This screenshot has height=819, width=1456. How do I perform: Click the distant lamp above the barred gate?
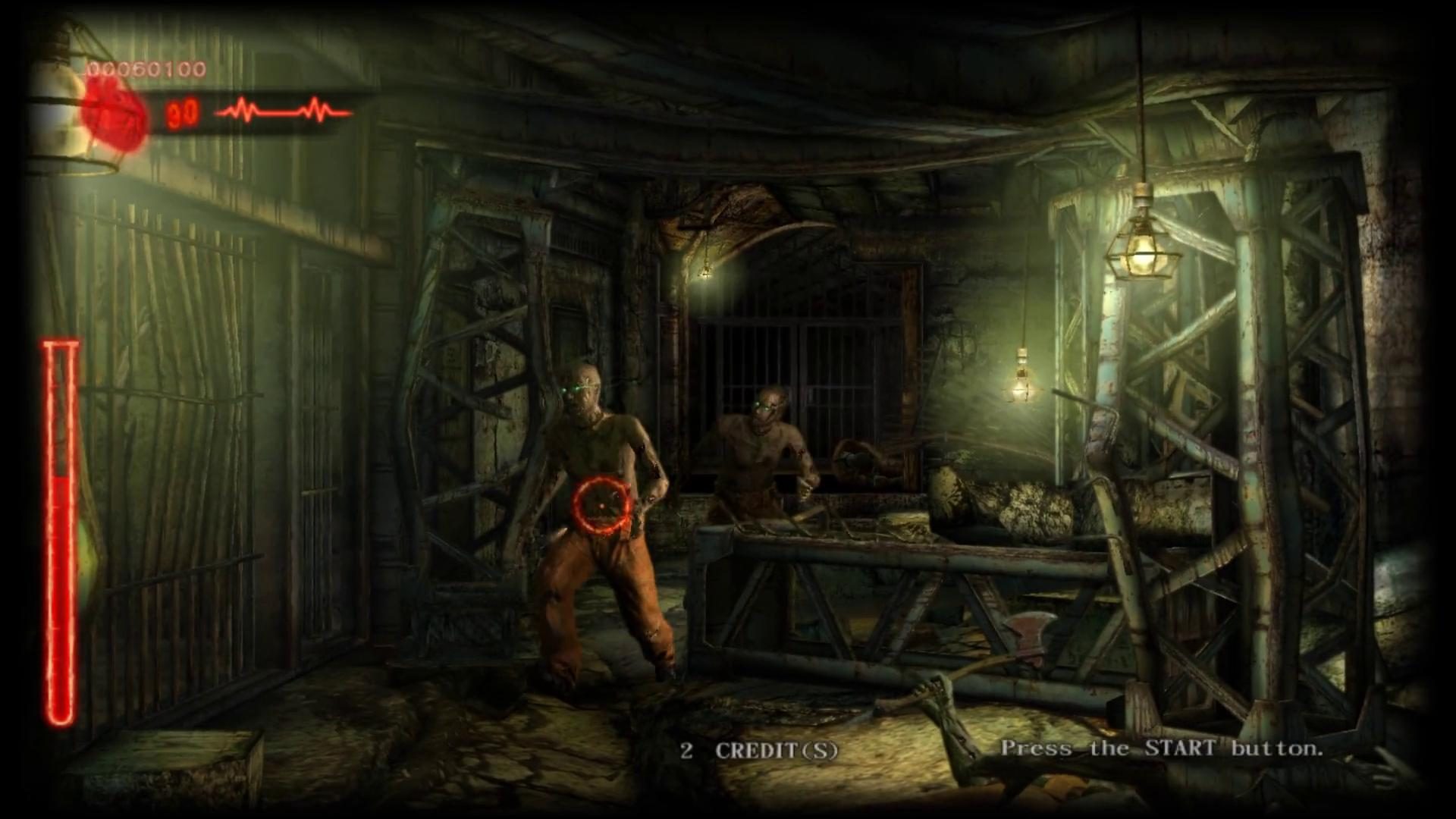coord(705,273)
